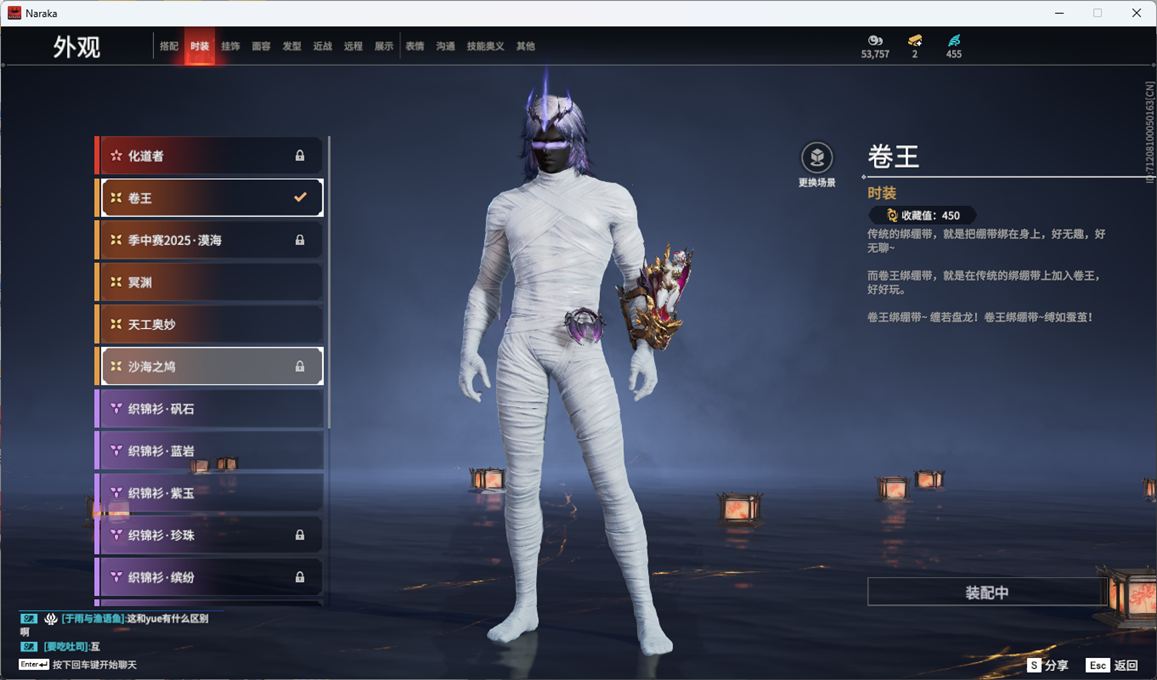Select the 化道者 outfit row

210,156
